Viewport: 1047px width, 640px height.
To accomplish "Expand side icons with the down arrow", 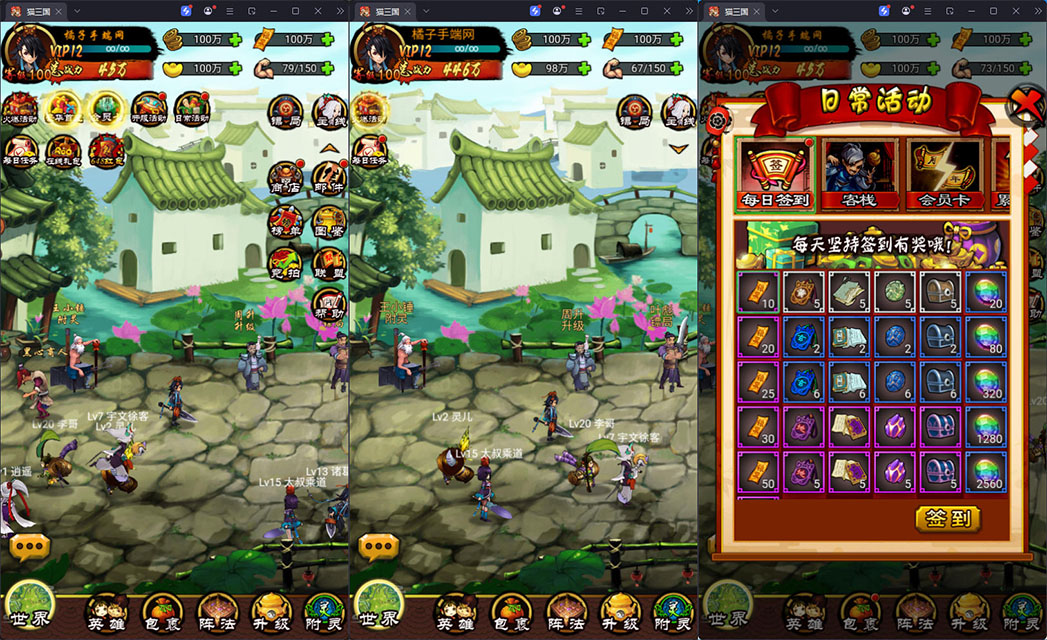I will 678,148.
